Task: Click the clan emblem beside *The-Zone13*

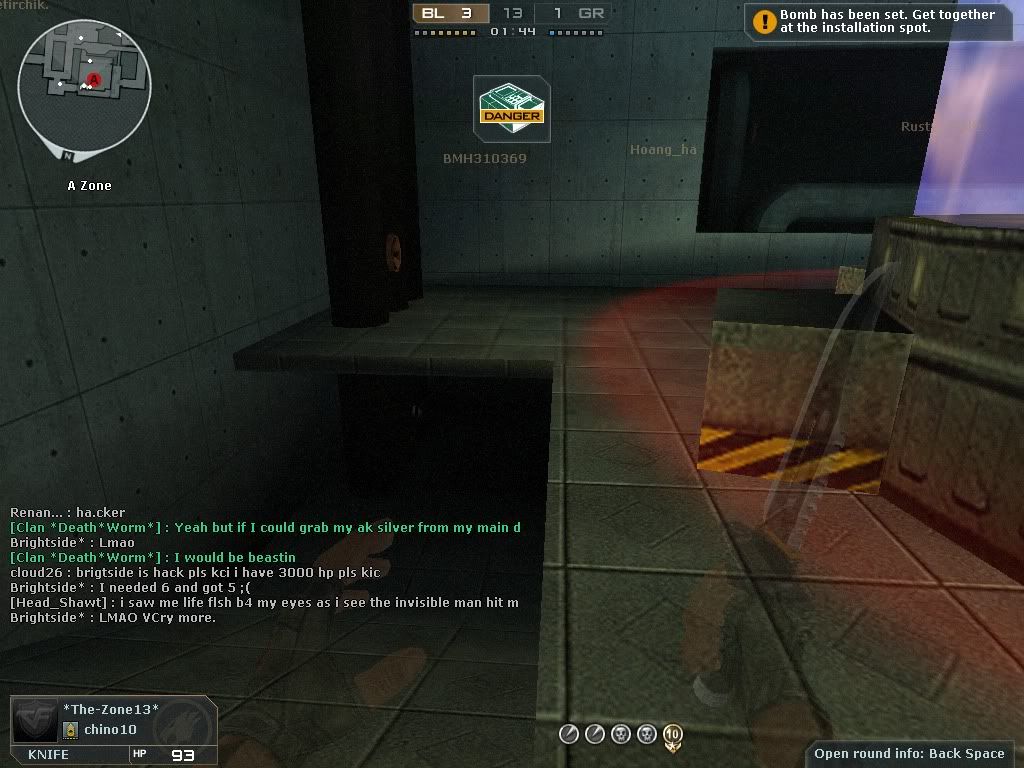Action: pyautogui.click(x=36, y=720)
